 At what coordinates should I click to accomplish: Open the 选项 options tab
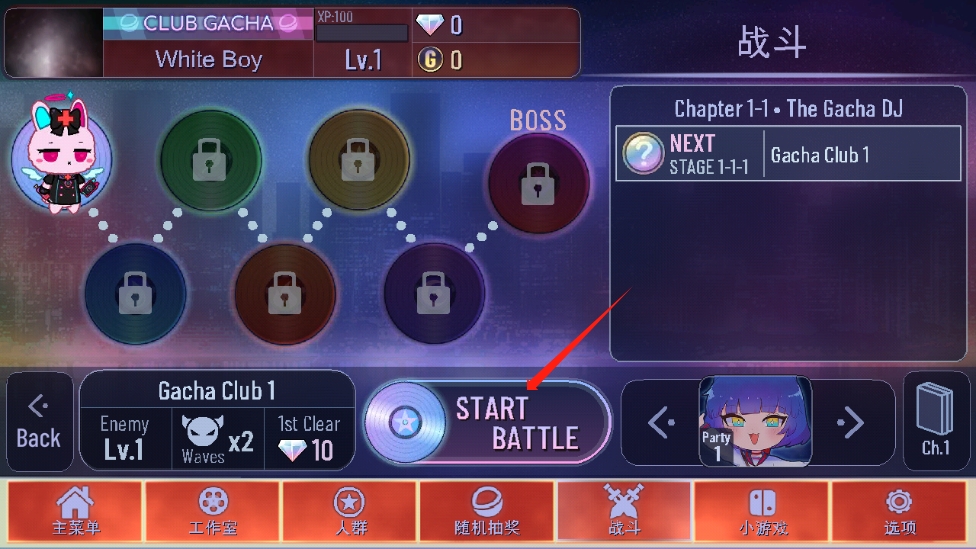(898, 512)
